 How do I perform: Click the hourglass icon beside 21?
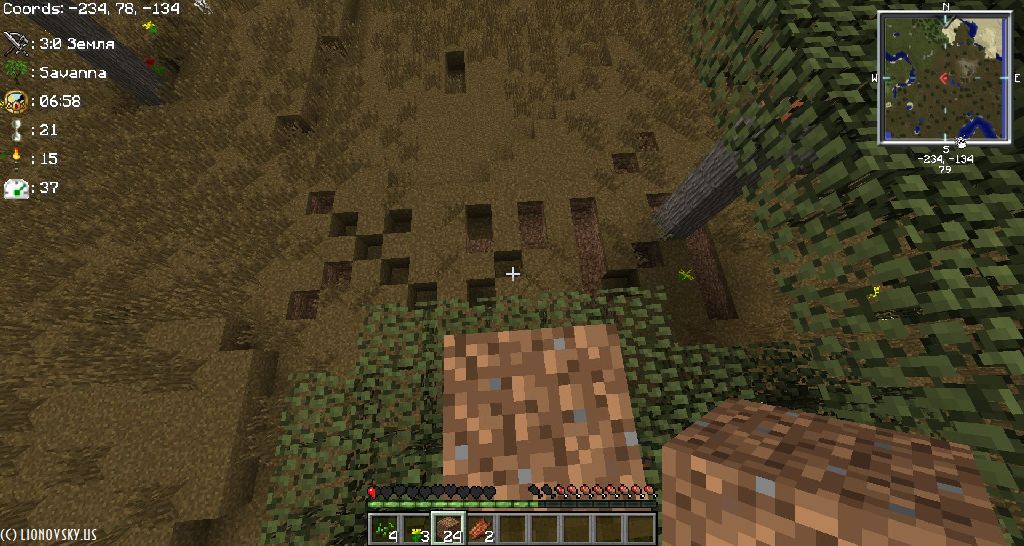click(16, 129)
